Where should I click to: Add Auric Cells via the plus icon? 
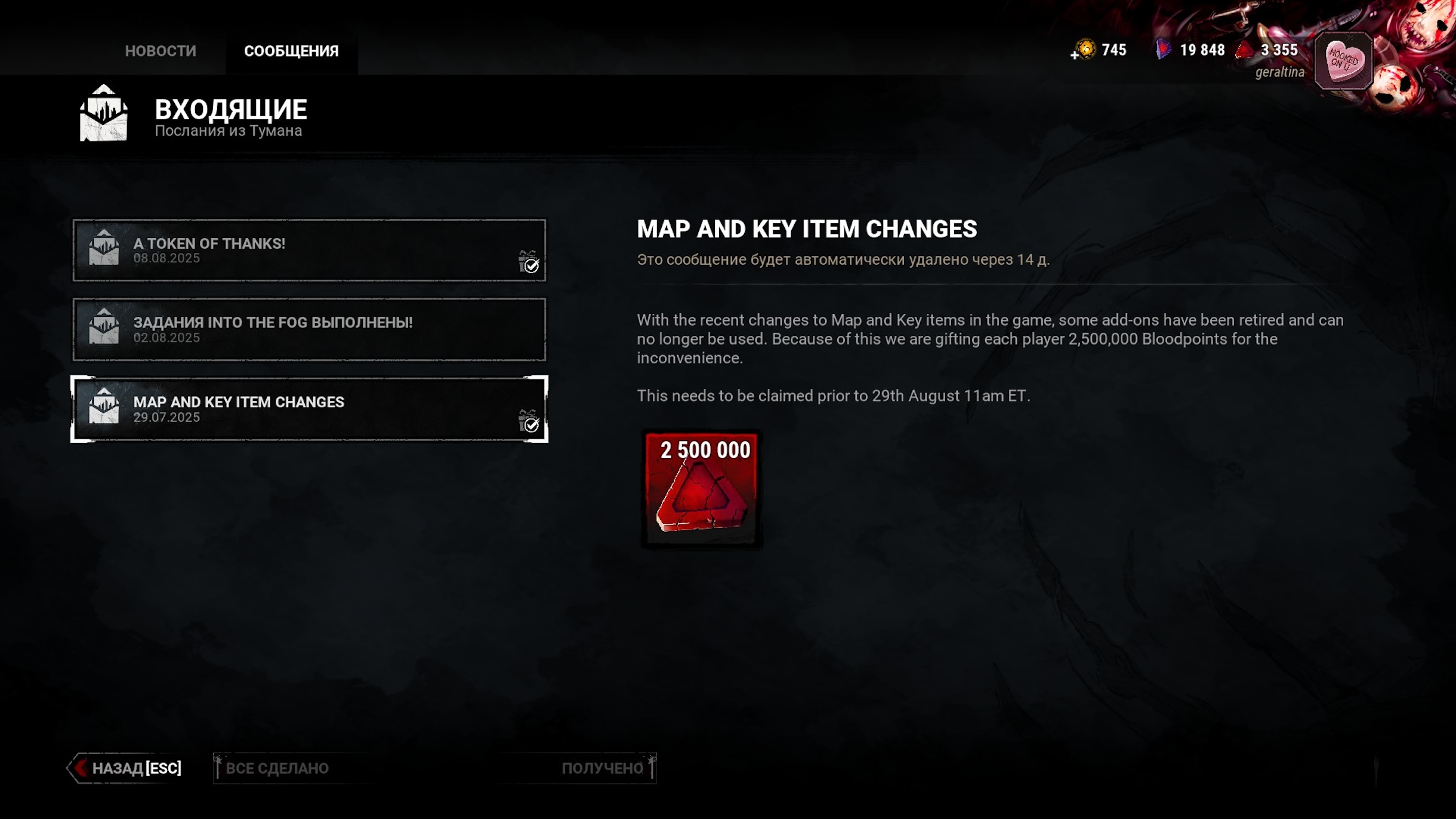(1074, 55)
